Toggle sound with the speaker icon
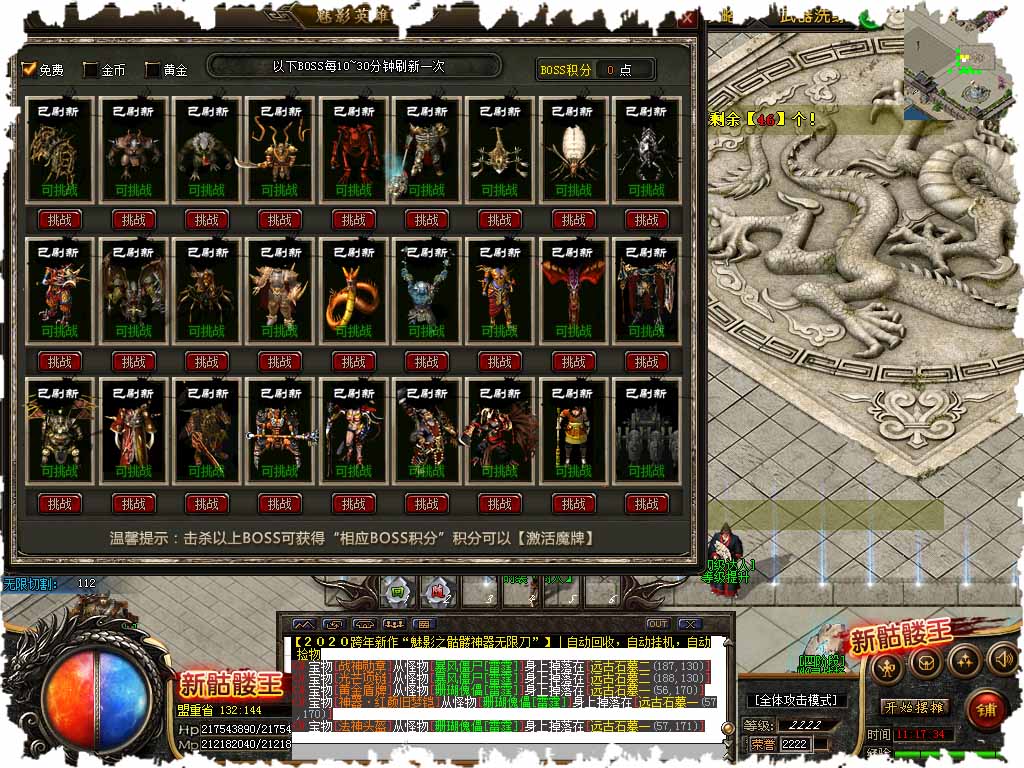This screenshot has height=768, width=1024. pos(1001,659)
